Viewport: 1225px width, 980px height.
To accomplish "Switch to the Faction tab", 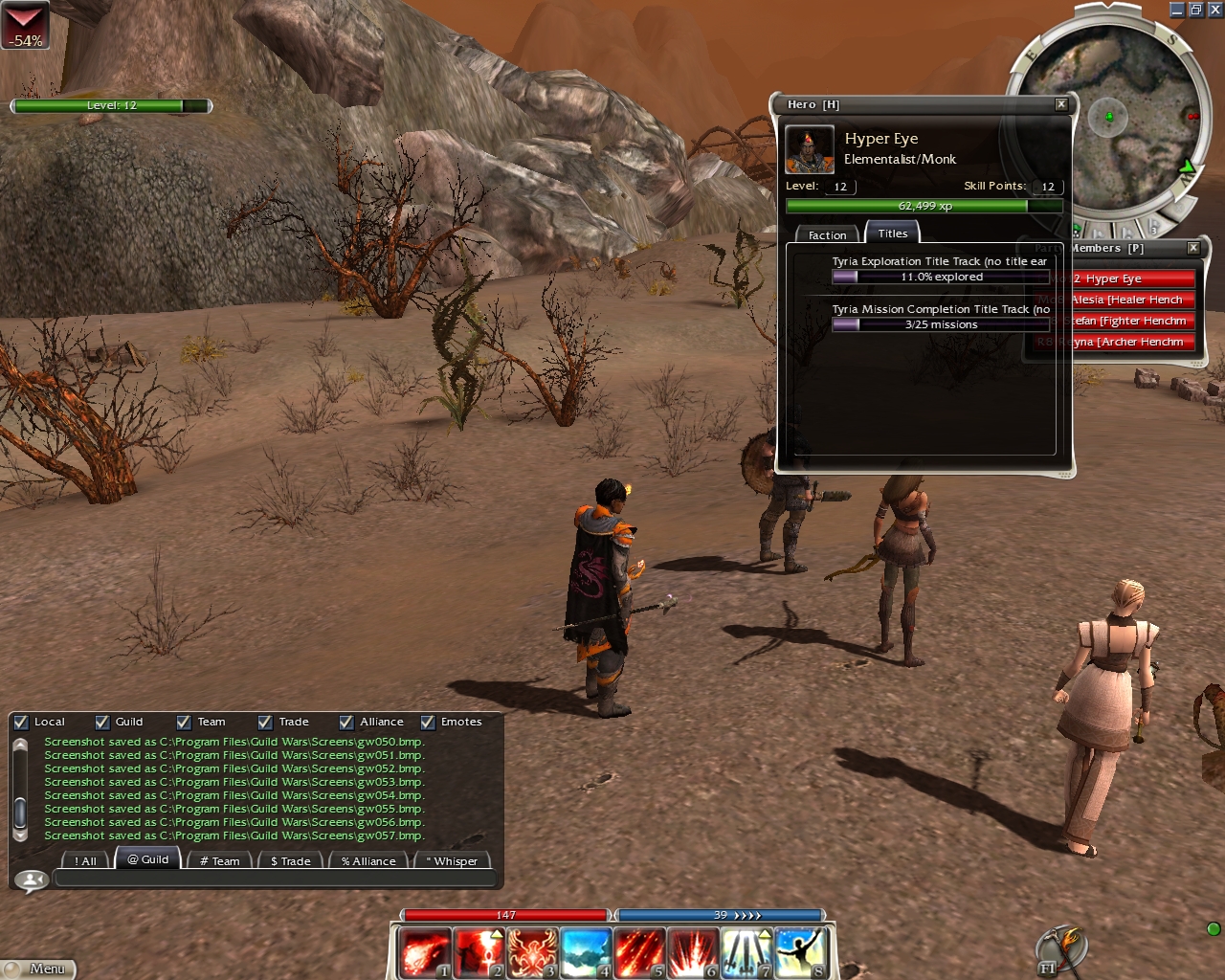I will click(x=827, y=234).
